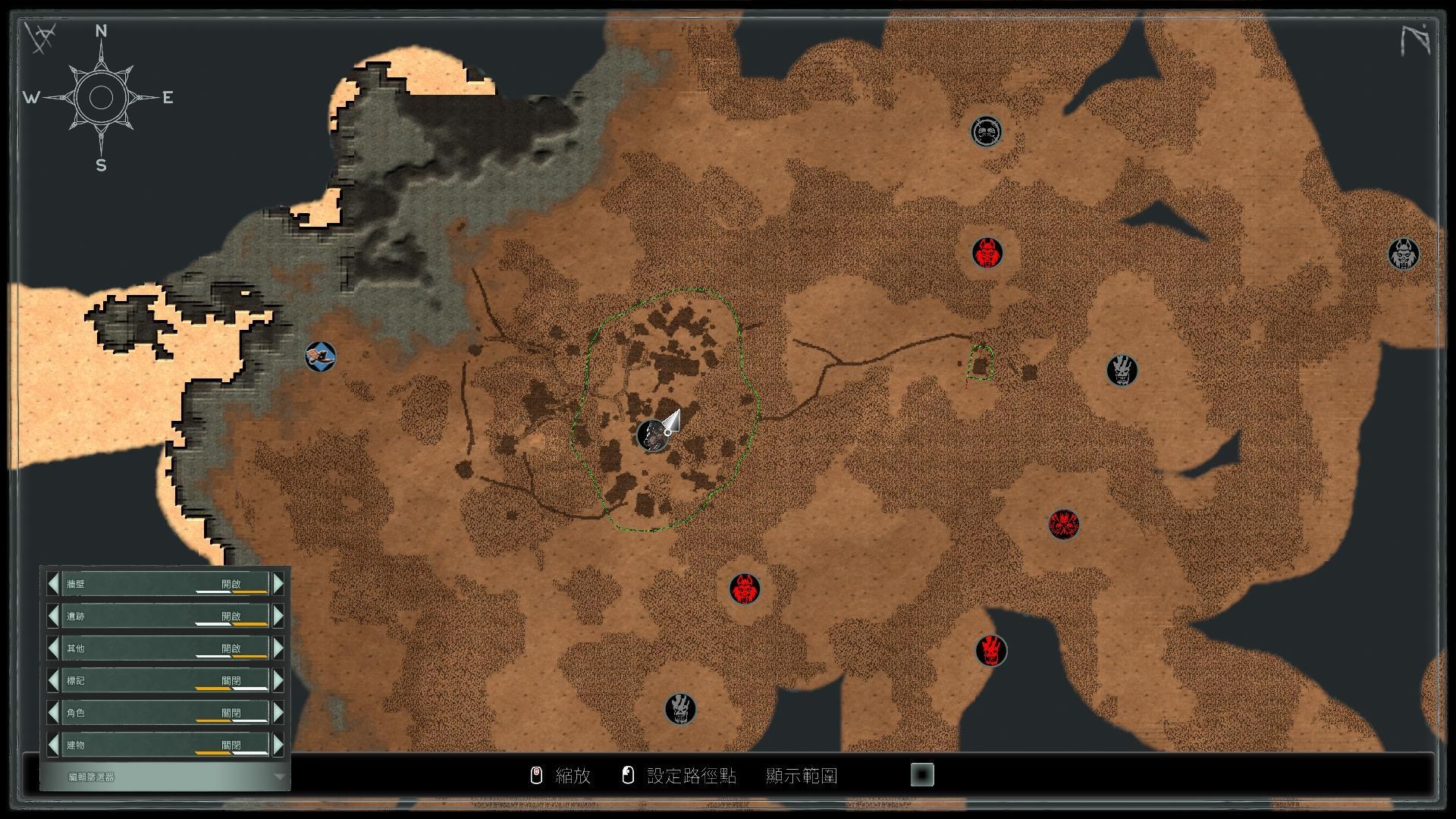The image size is (1456, 819).
Task: Toggle the 牆壁 filter row
Action: coord(165,584)
